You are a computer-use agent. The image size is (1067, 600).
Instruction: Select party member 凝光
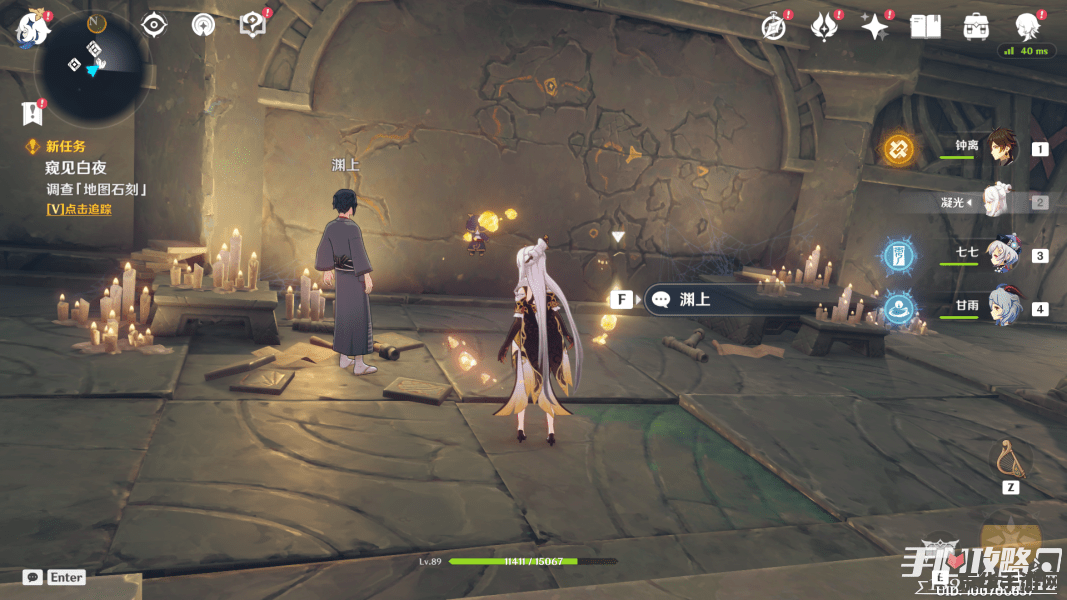point(998,201)
